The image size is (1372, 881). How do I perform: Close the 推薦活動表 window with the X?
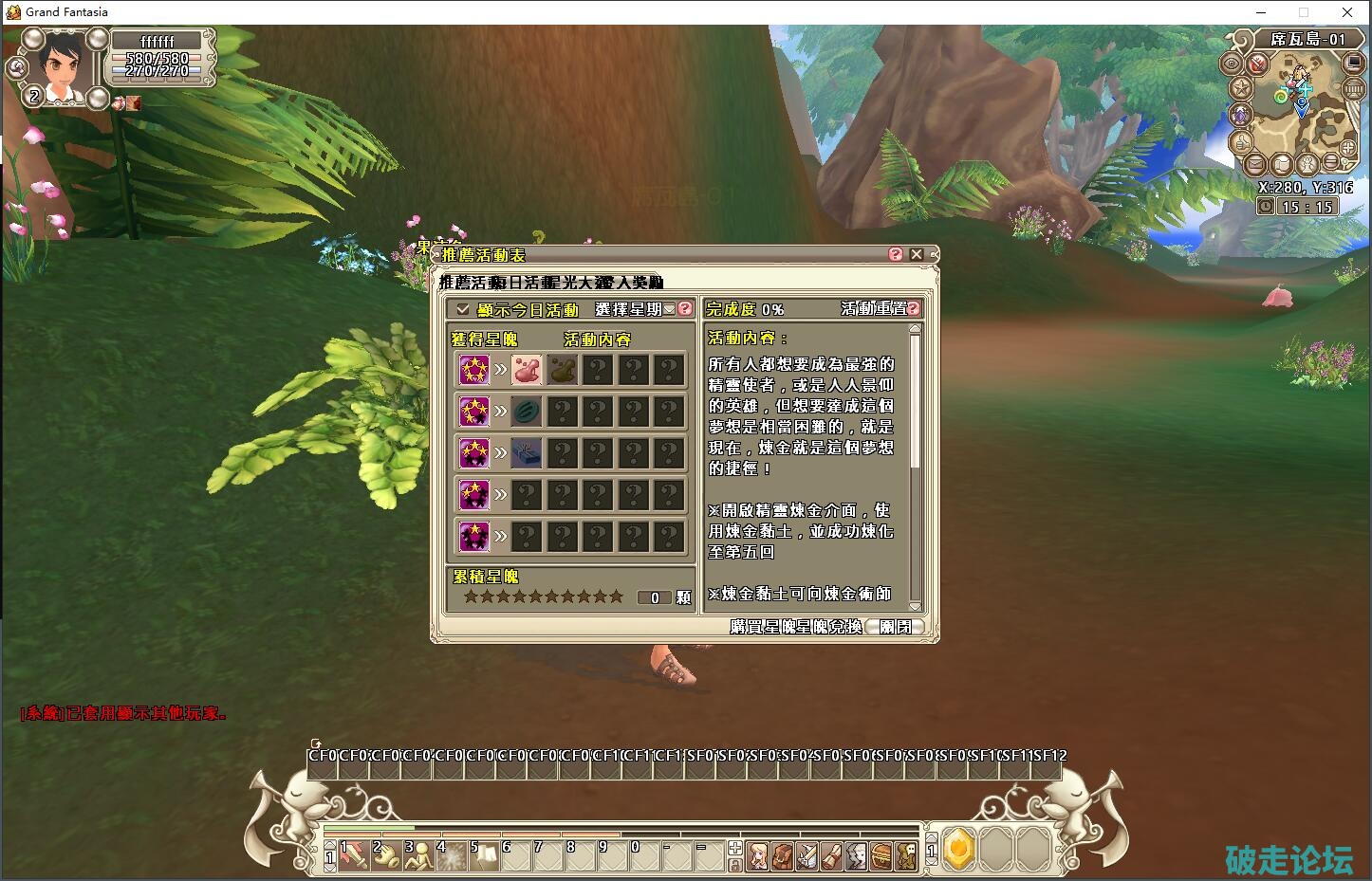coord(917,254)
